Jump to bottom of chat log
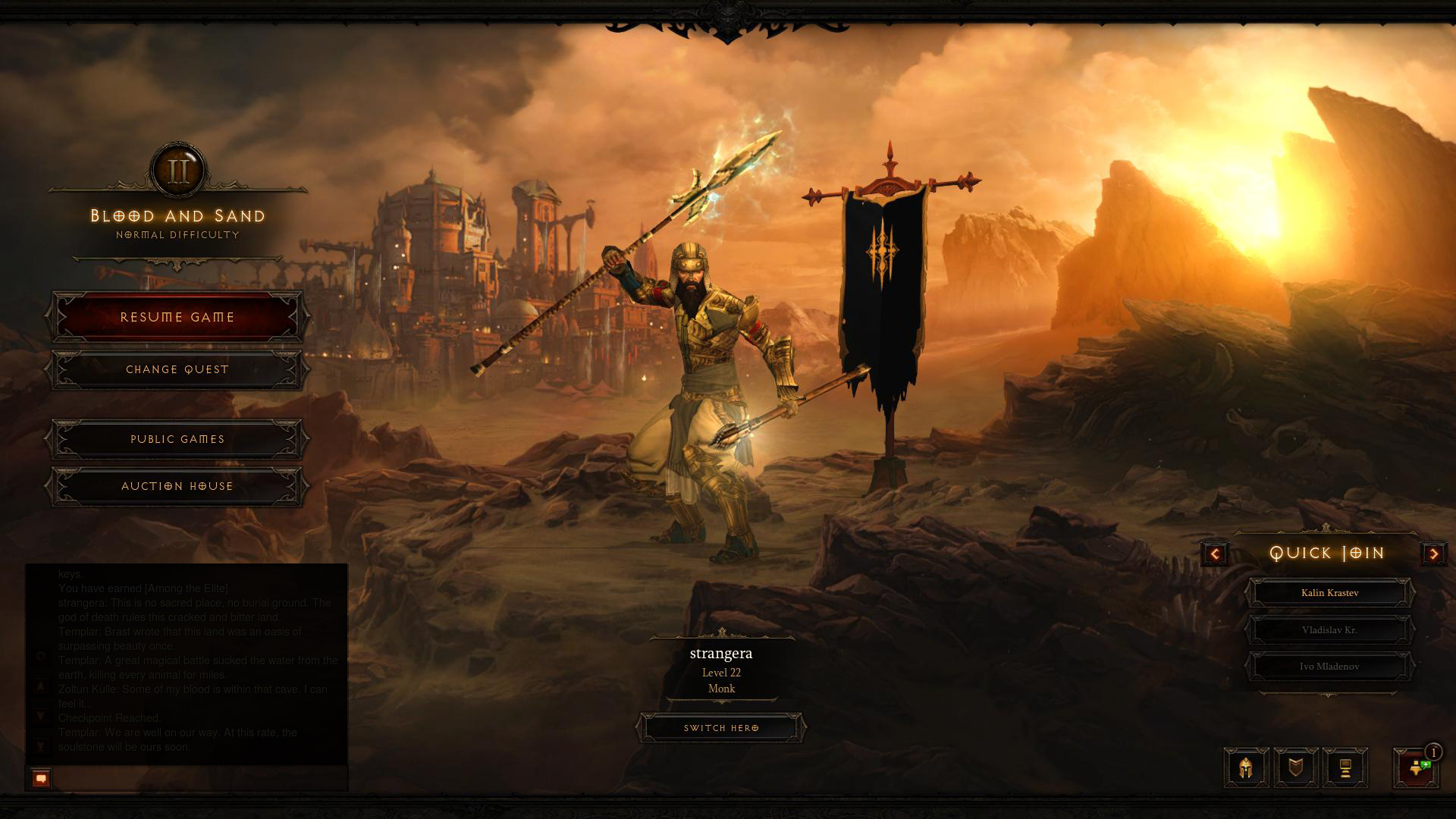This screenshot has height=819, width=1456. coord(41,746)
